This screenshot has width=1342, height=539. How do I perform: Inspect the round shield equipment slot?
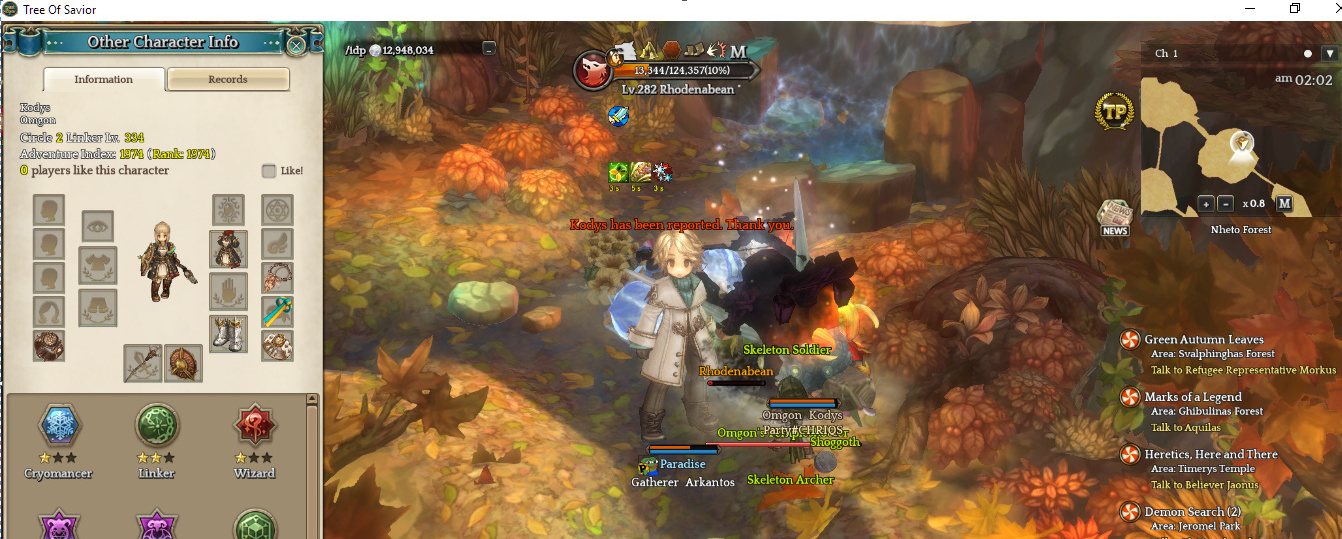click(184, 364)
